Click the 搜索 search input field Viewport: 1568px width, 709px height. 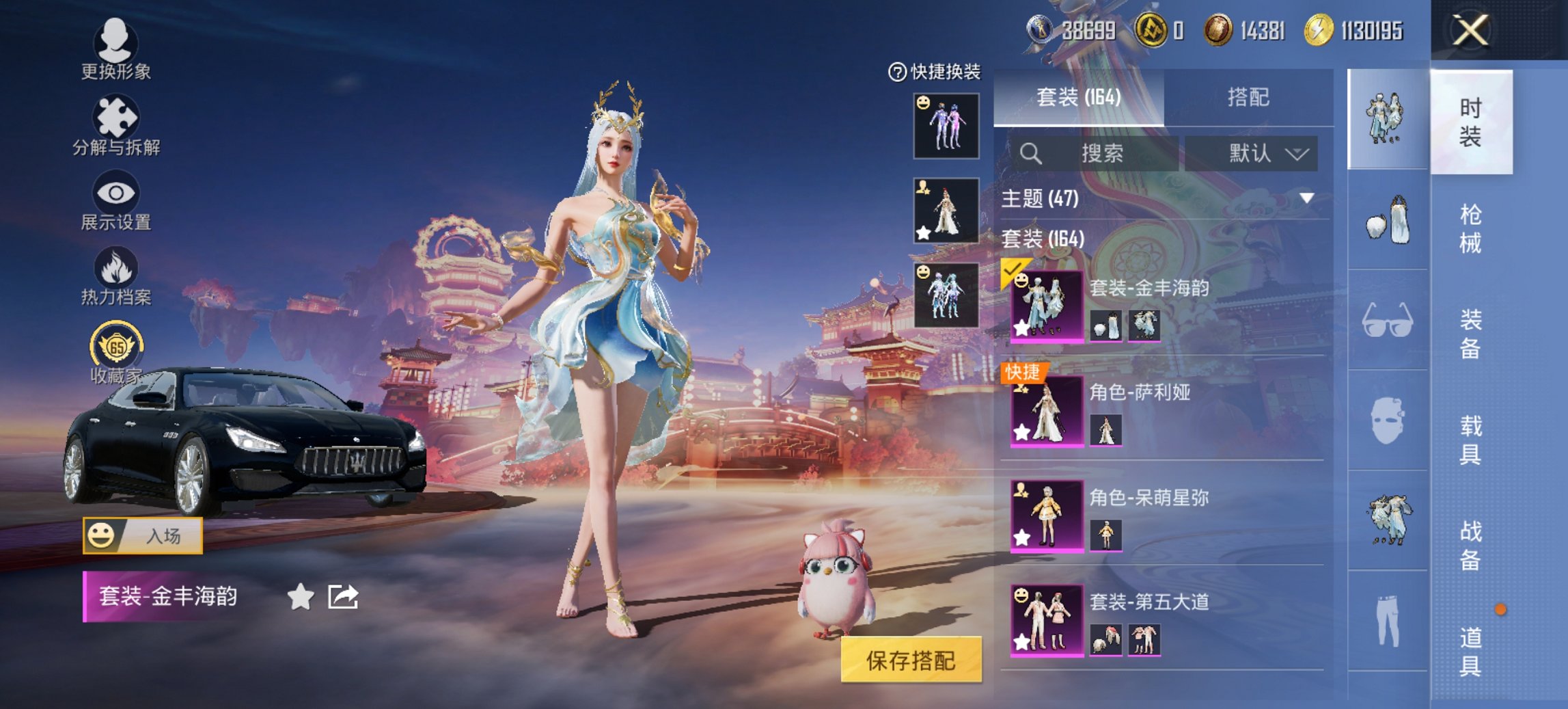(1093, 153)
